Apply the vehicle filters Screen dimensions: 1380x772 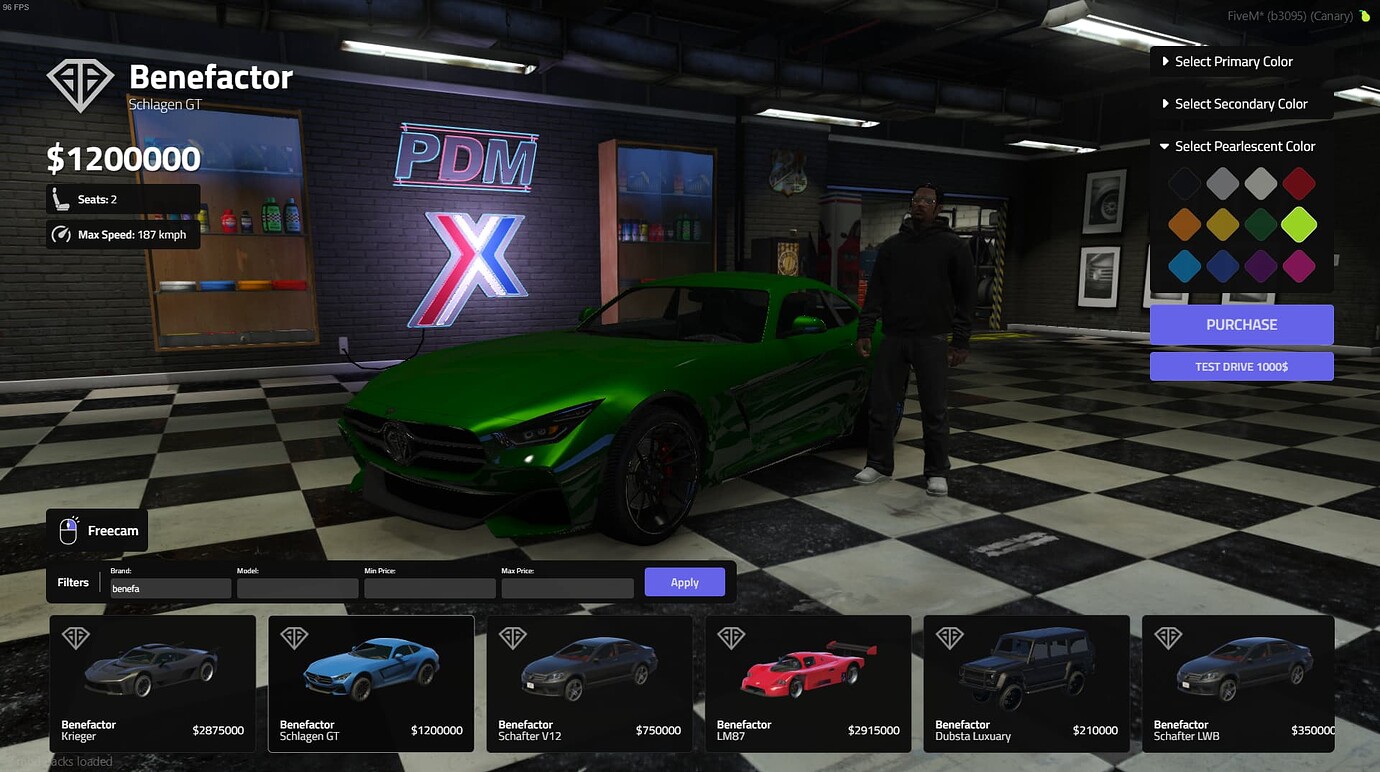pyautogui.click(x=684, y=581)
